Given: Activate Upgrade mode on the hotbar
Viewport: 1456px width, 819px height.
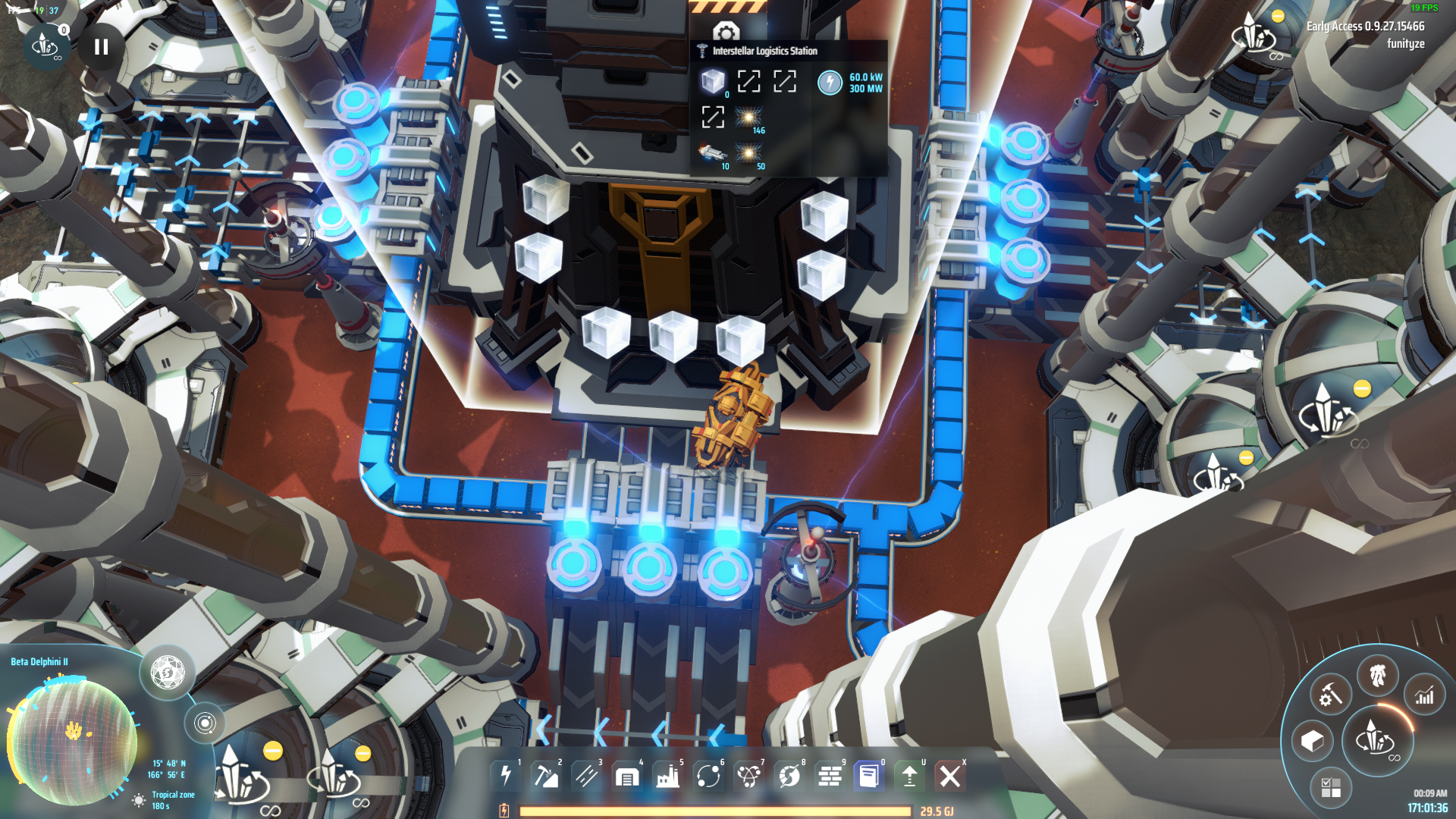Looking at the screenshot, I should [910, 776].
